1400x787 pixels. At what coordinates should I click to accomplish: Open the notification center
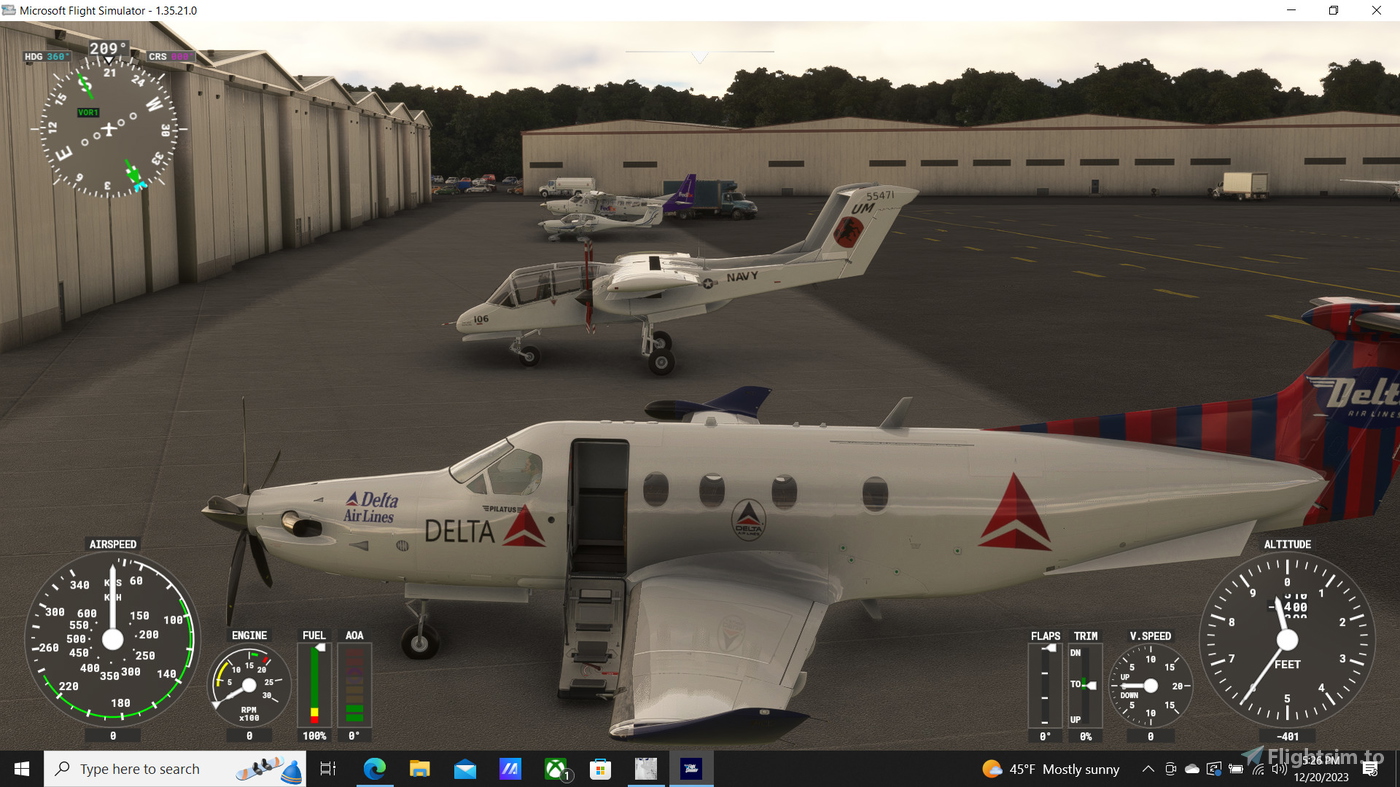pyautogui.click(x=1372, y=768)
